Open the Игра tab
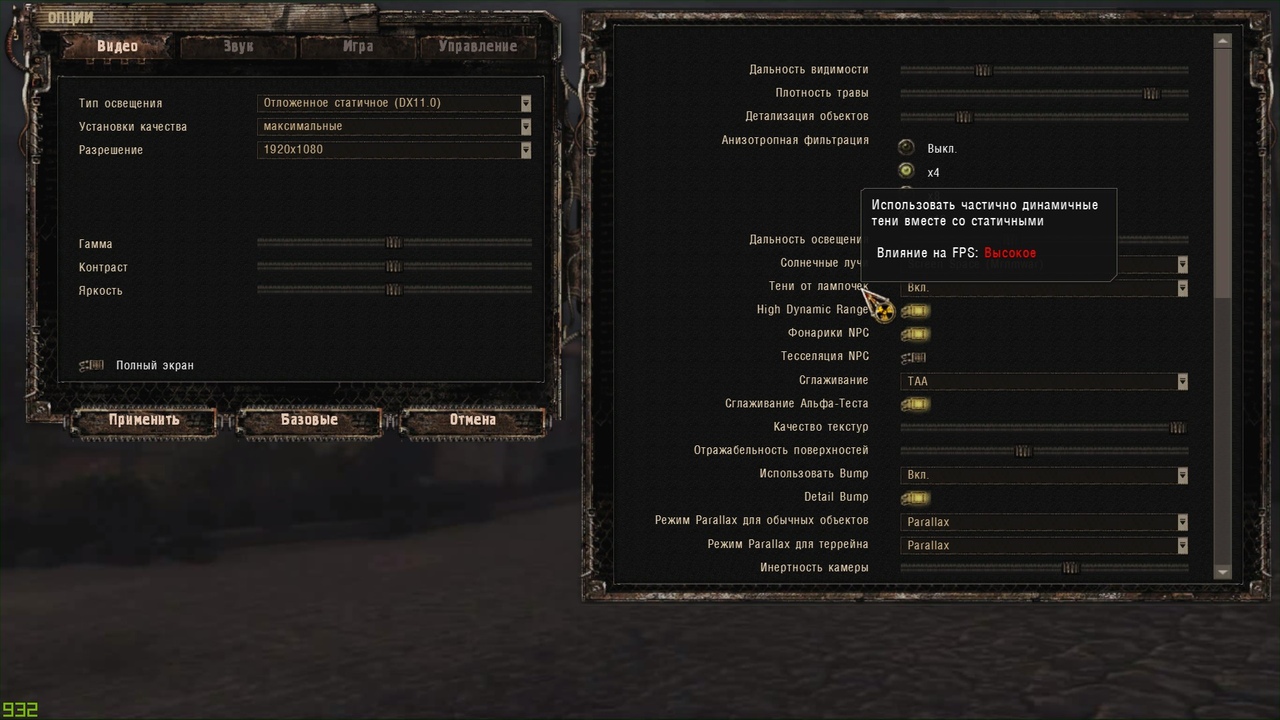 pyautogui.click(x=357, y=46)
